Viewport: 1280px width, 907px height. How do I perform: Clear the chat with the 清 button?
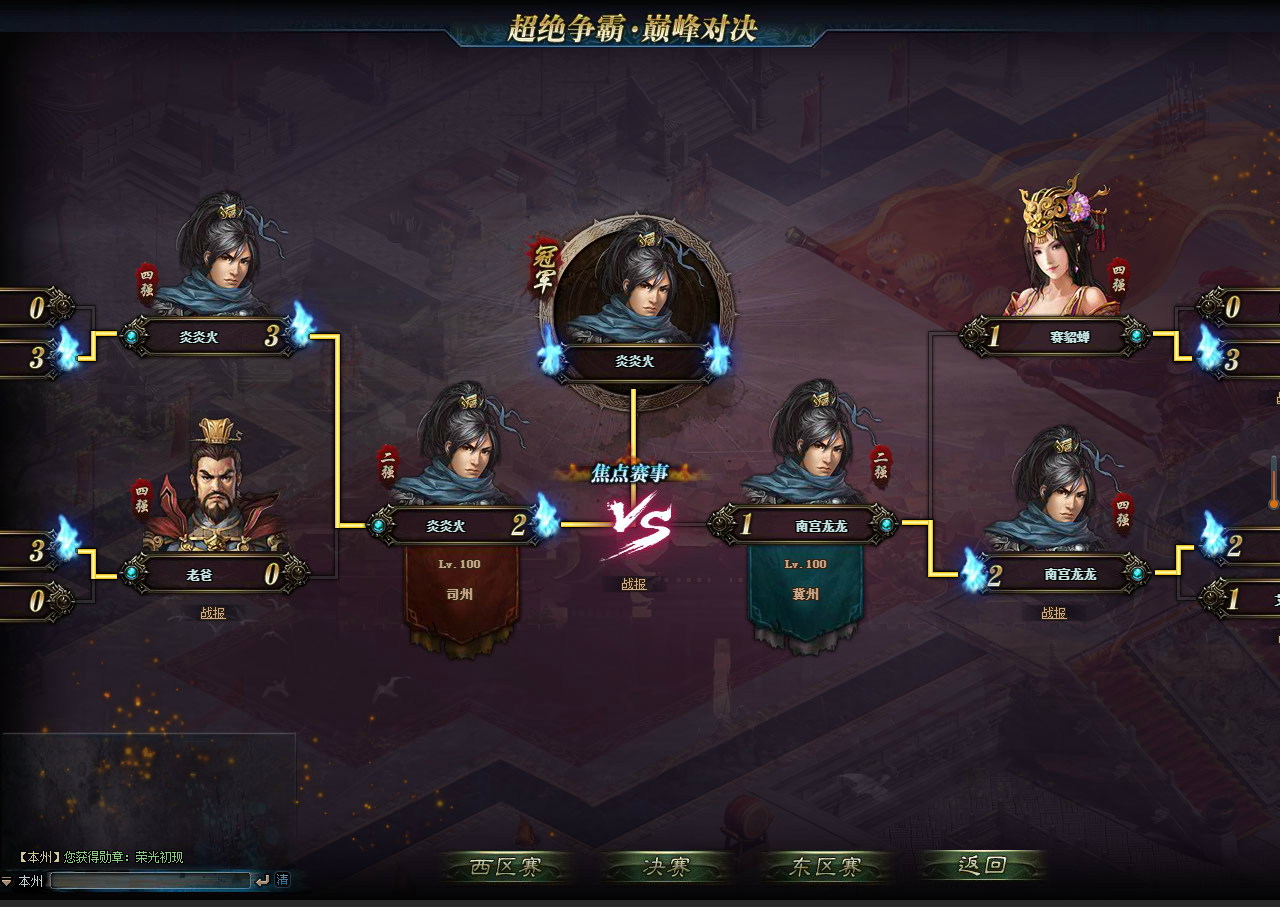[283, 880]
